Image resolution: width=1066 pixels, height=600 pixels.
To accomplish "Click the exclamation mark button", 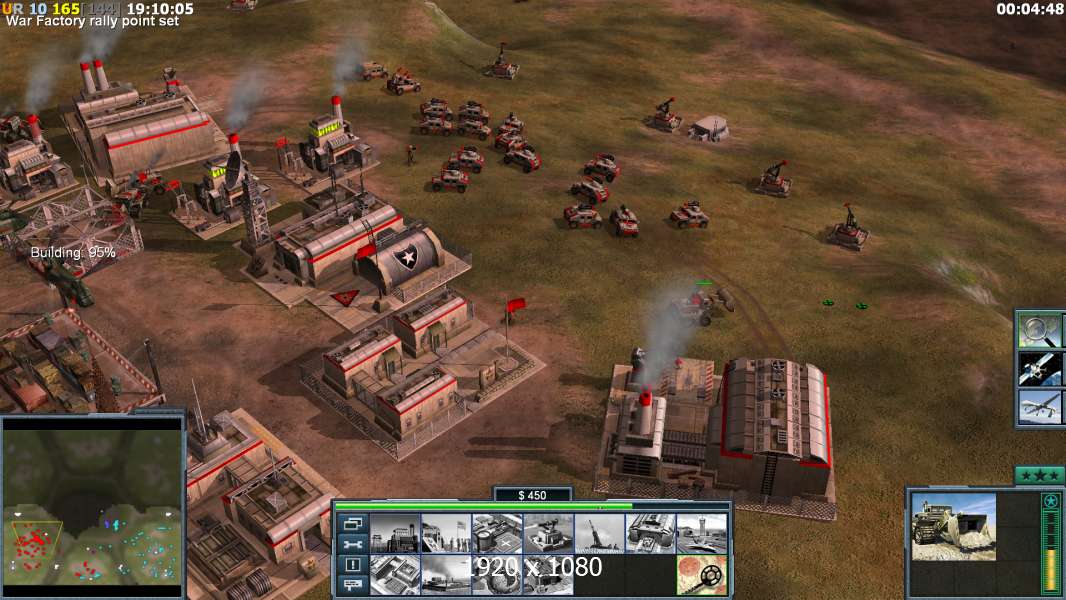I will 351,565.
